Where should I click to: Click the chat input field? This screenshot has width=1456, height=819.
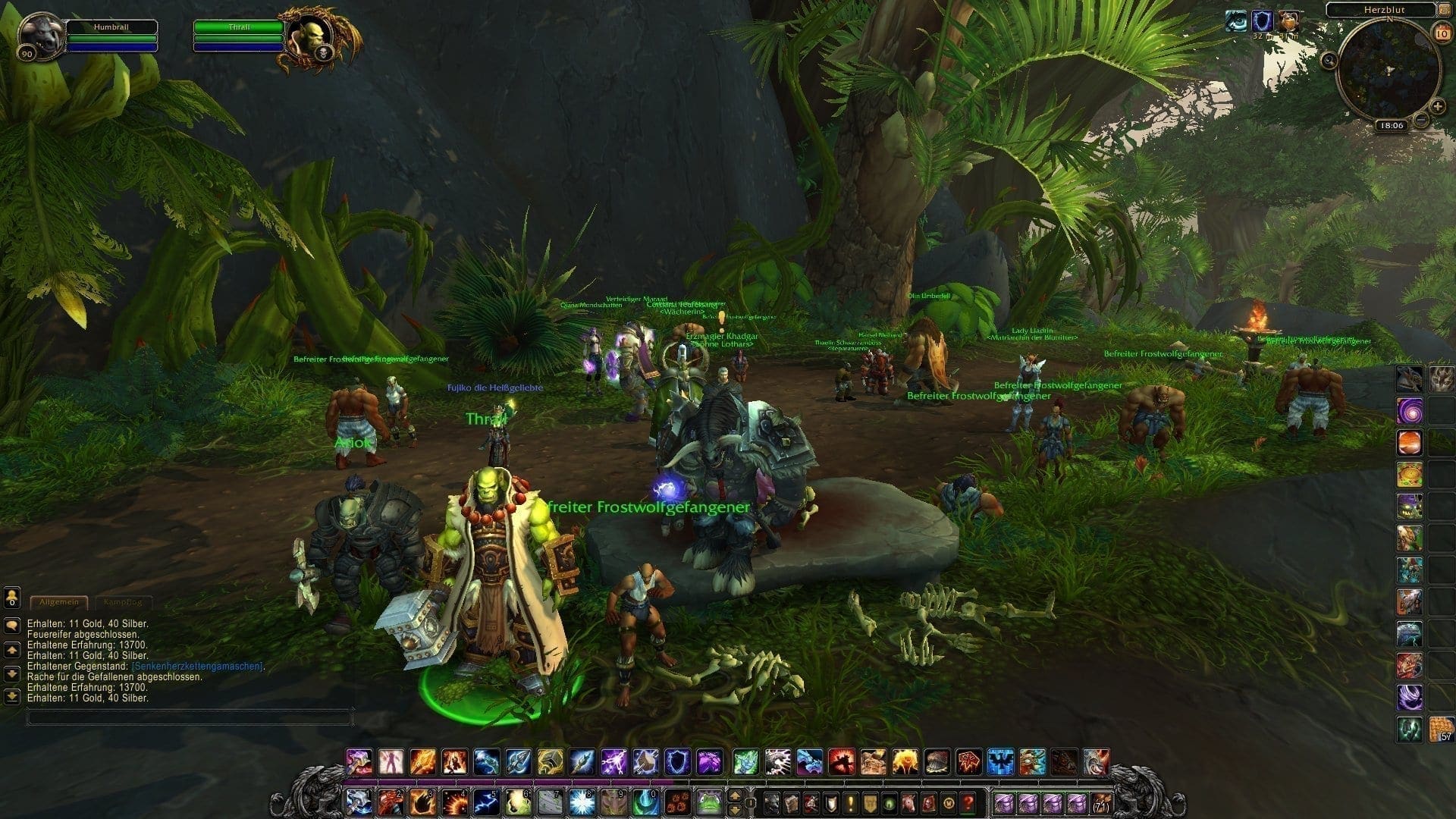190,717
